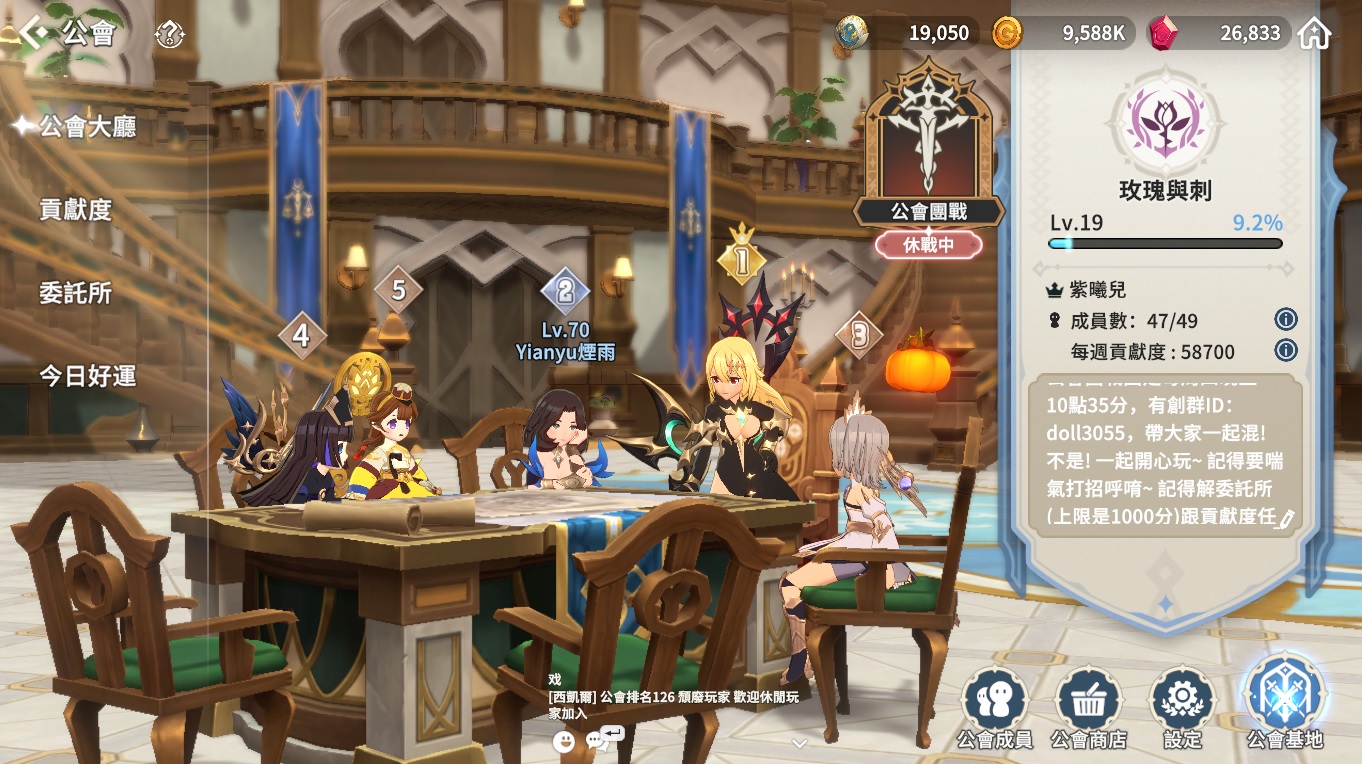Go back using the 公會 back arrow
This screenshot has width=1362, height=764.
[34, 33]
